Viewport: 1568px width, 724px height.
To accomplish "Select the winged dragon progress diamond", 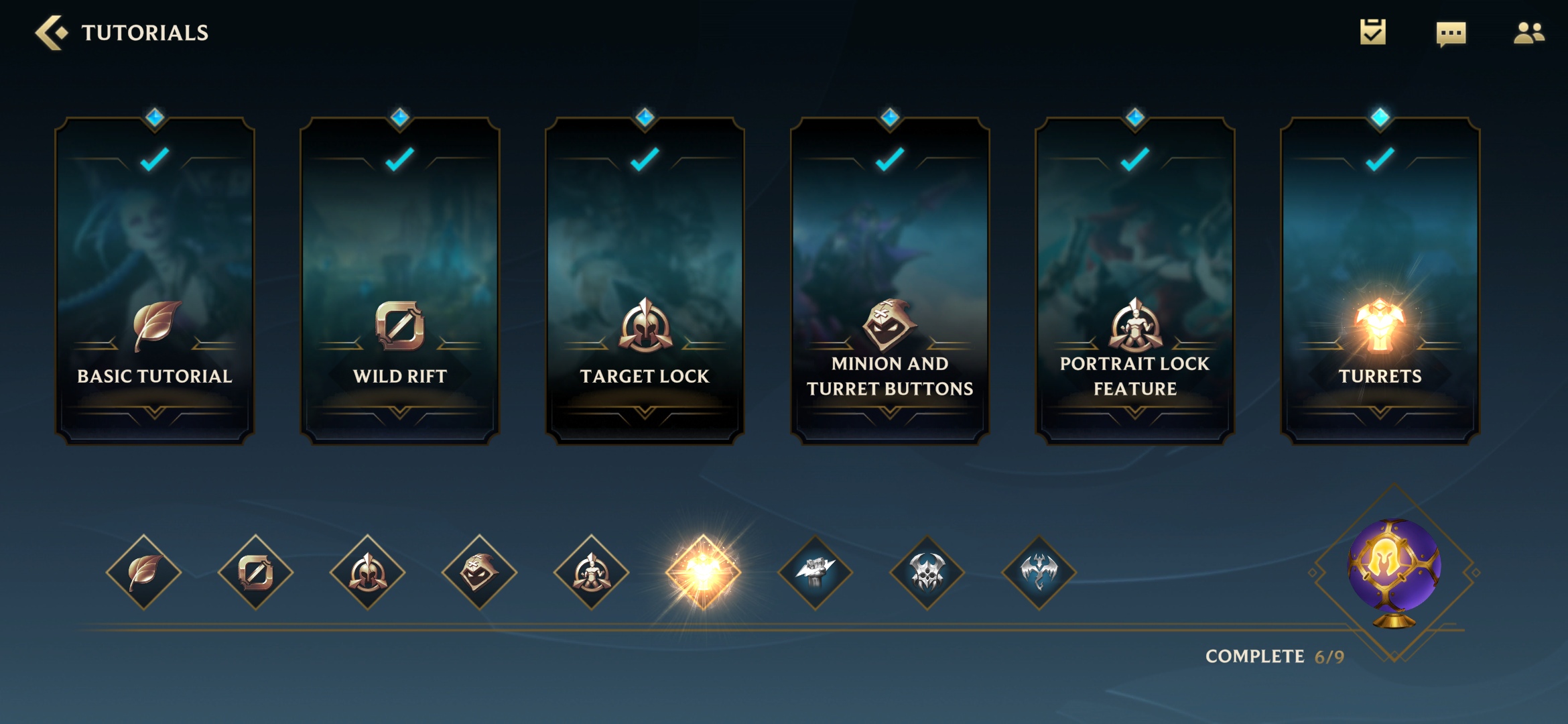I will tap(1039, 572).
